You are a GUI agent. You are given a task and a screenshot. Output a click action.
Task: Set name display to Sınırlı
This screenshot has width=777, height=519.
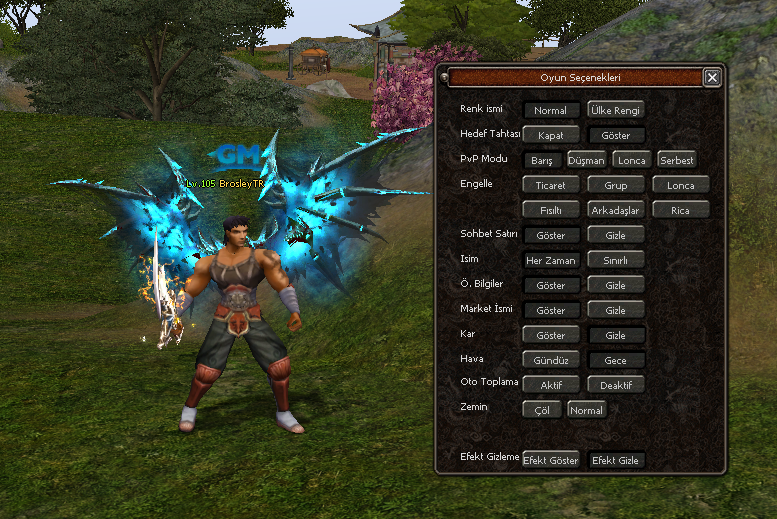tap(616, 260)
